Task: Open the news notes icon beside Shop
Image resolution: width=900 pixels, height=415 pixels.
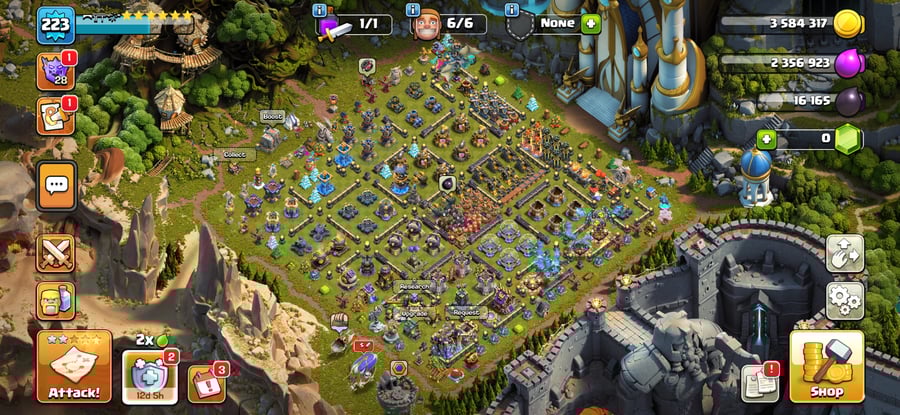Action: tap(760, 383)
